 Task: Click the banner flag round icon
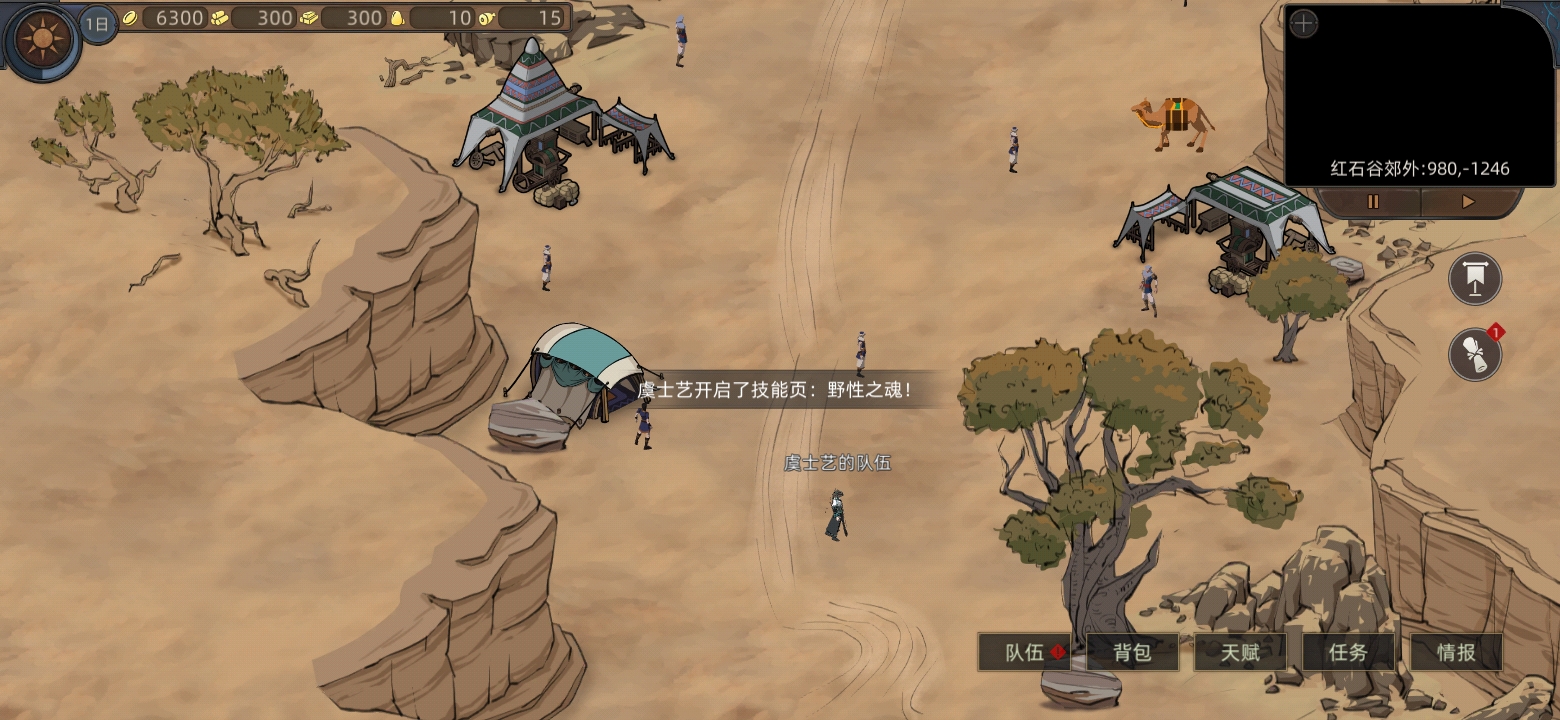point(1475,279)
